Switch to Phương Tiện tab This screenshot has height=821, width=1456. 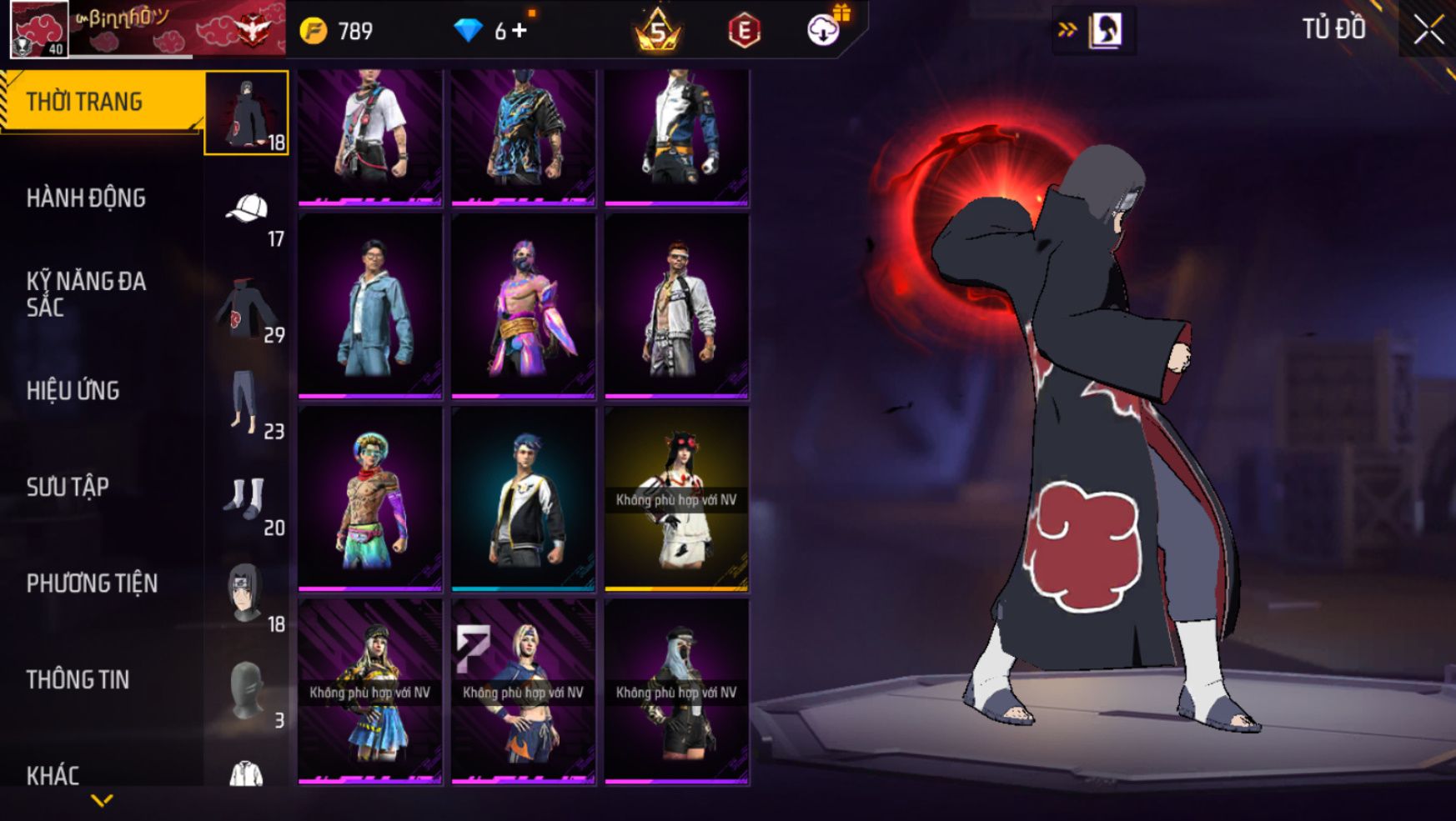click(92, 583)
